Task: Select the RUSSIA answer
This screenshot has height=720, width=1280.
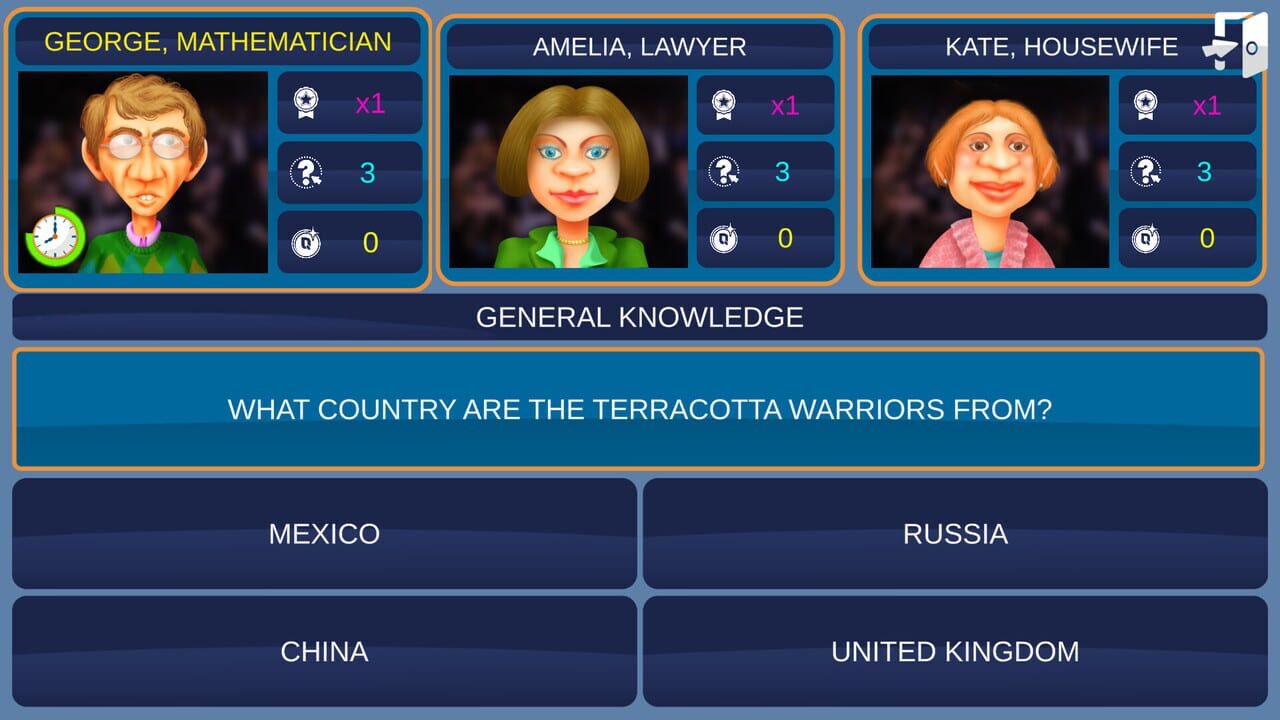Action: click(x=957, y=534)
